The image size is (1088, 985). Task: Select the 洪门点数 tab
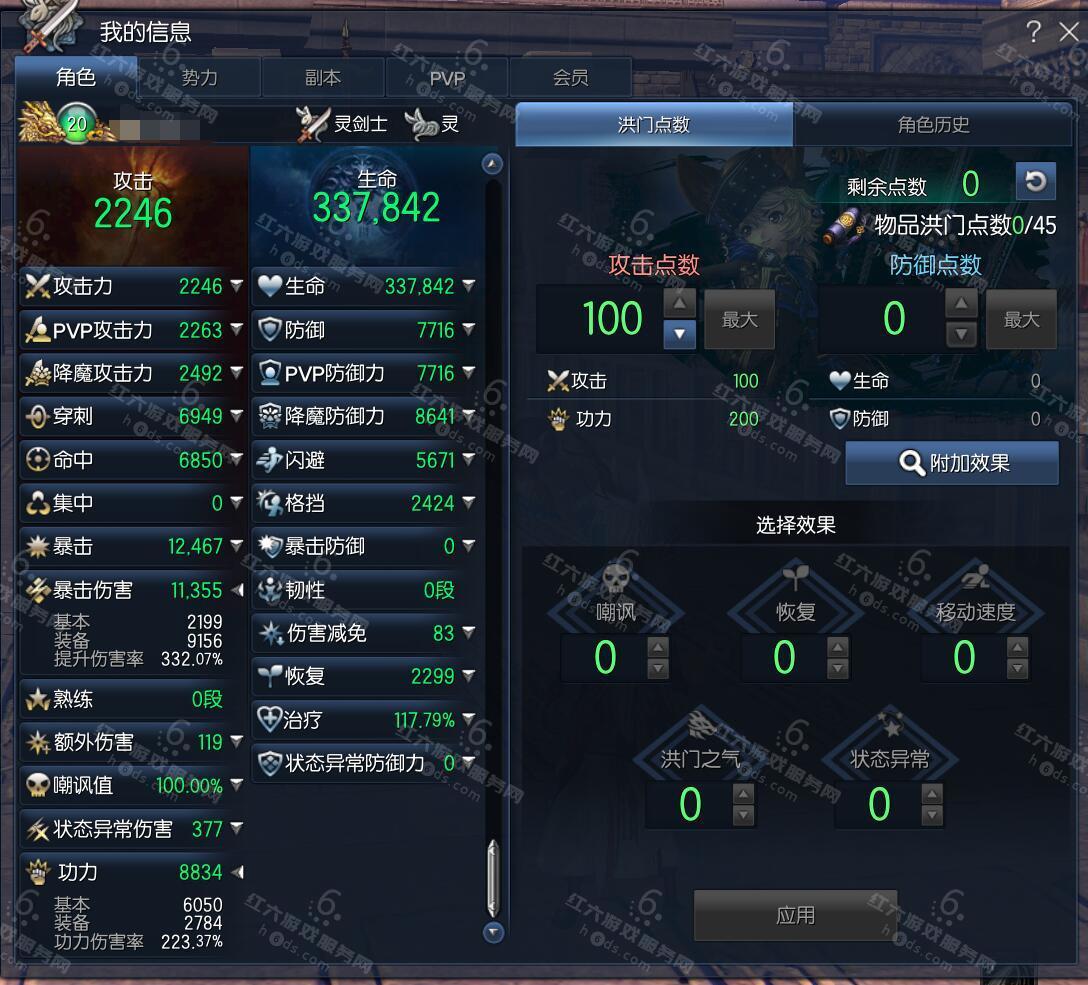[654, 125]
